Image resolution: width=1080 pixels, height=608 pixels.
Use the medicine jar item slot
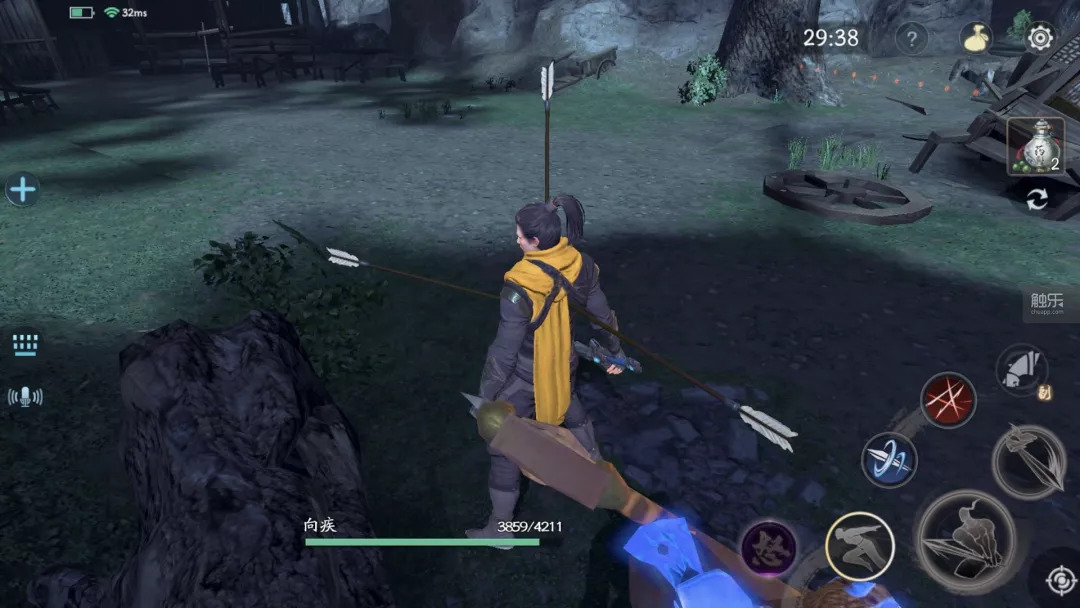[x=1035, y=146]
